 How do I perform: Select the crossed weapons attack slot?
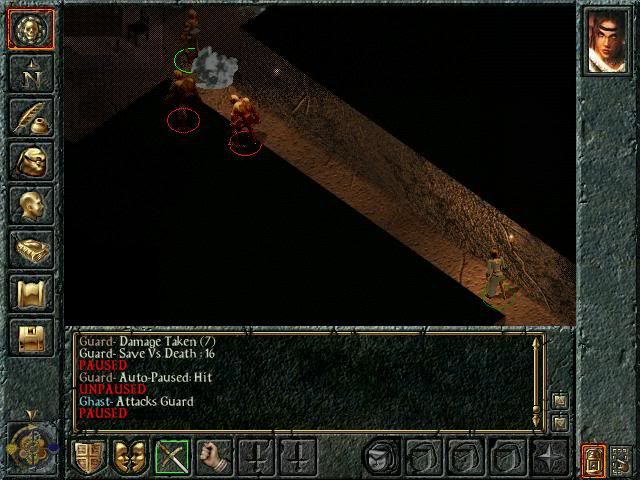[x=172, y=458]
